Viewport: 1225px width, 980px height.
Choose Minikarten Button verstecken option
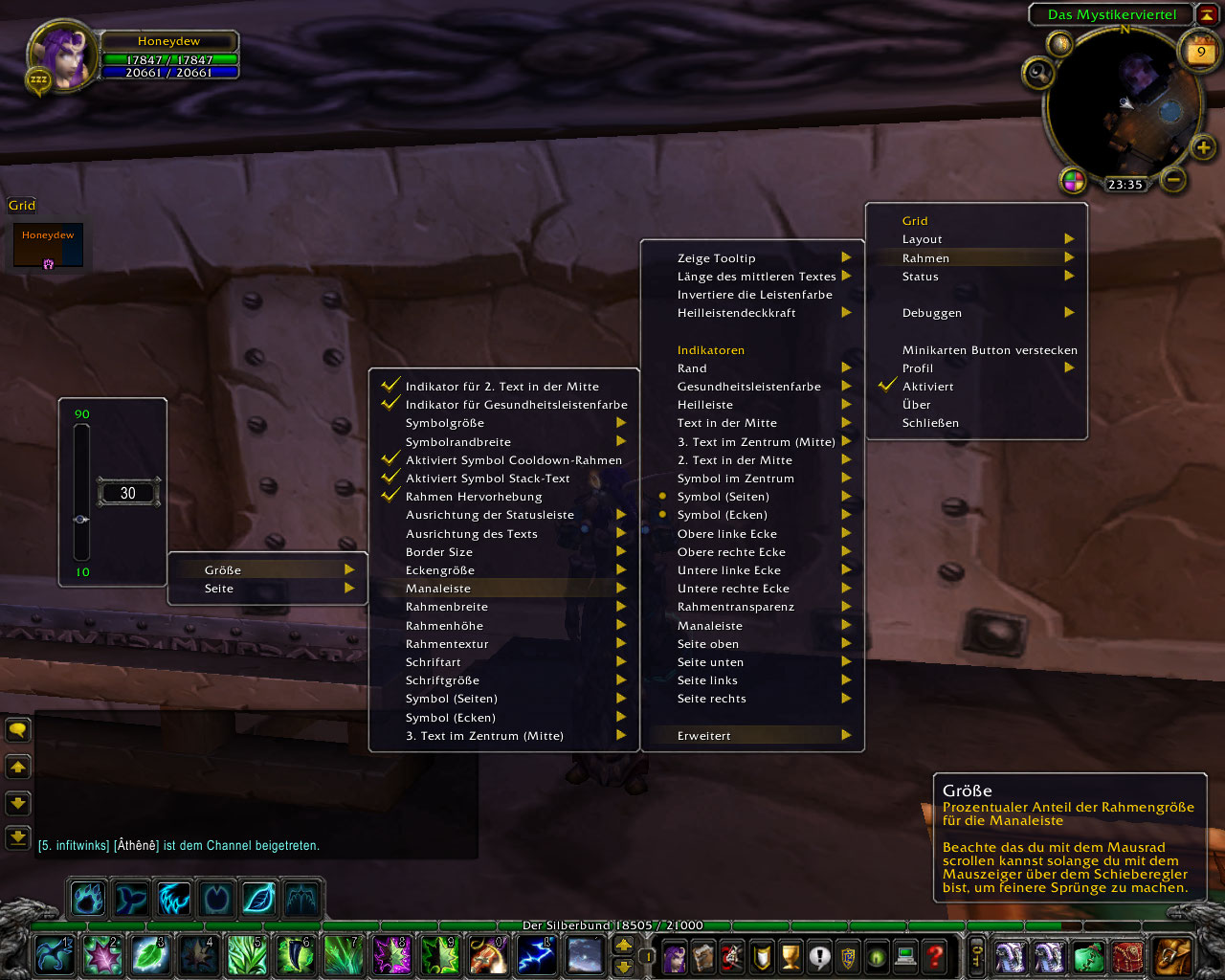(990, 350)
